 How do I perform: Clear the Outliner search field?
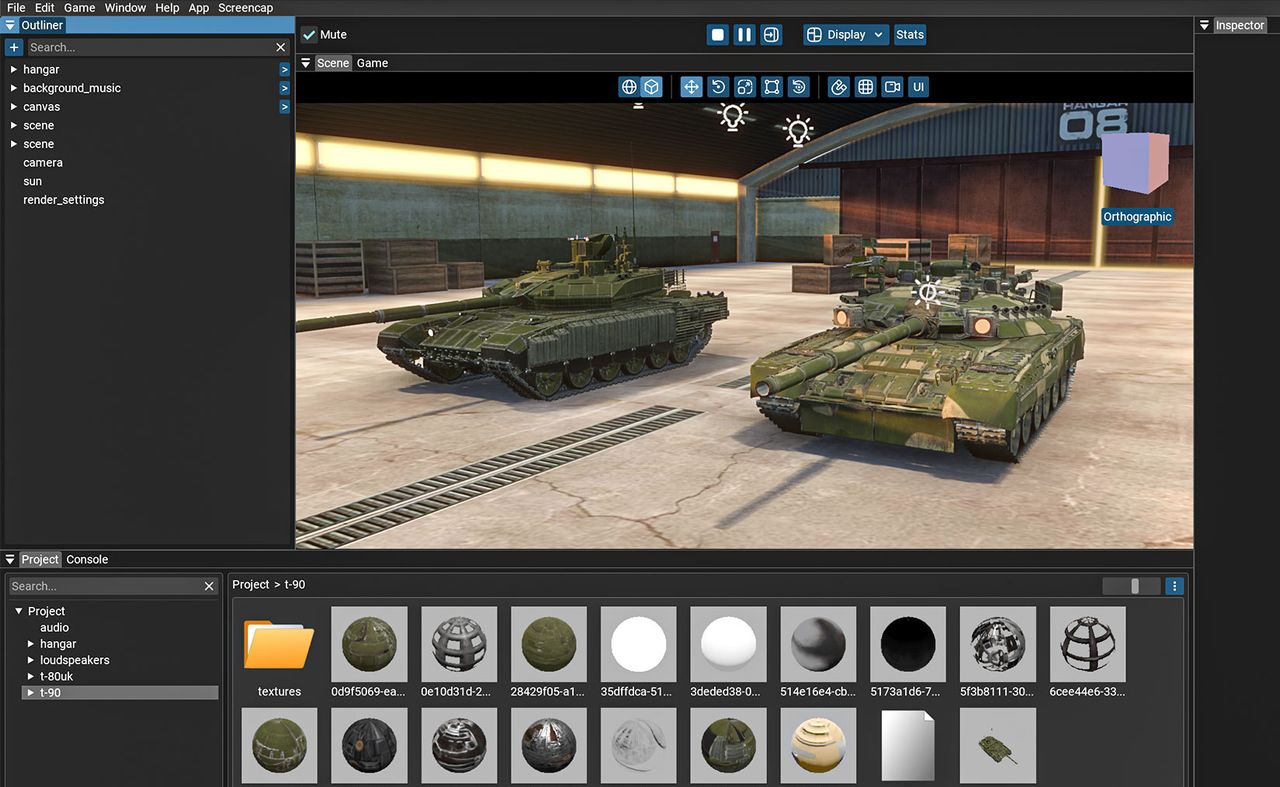click(281, 47)
